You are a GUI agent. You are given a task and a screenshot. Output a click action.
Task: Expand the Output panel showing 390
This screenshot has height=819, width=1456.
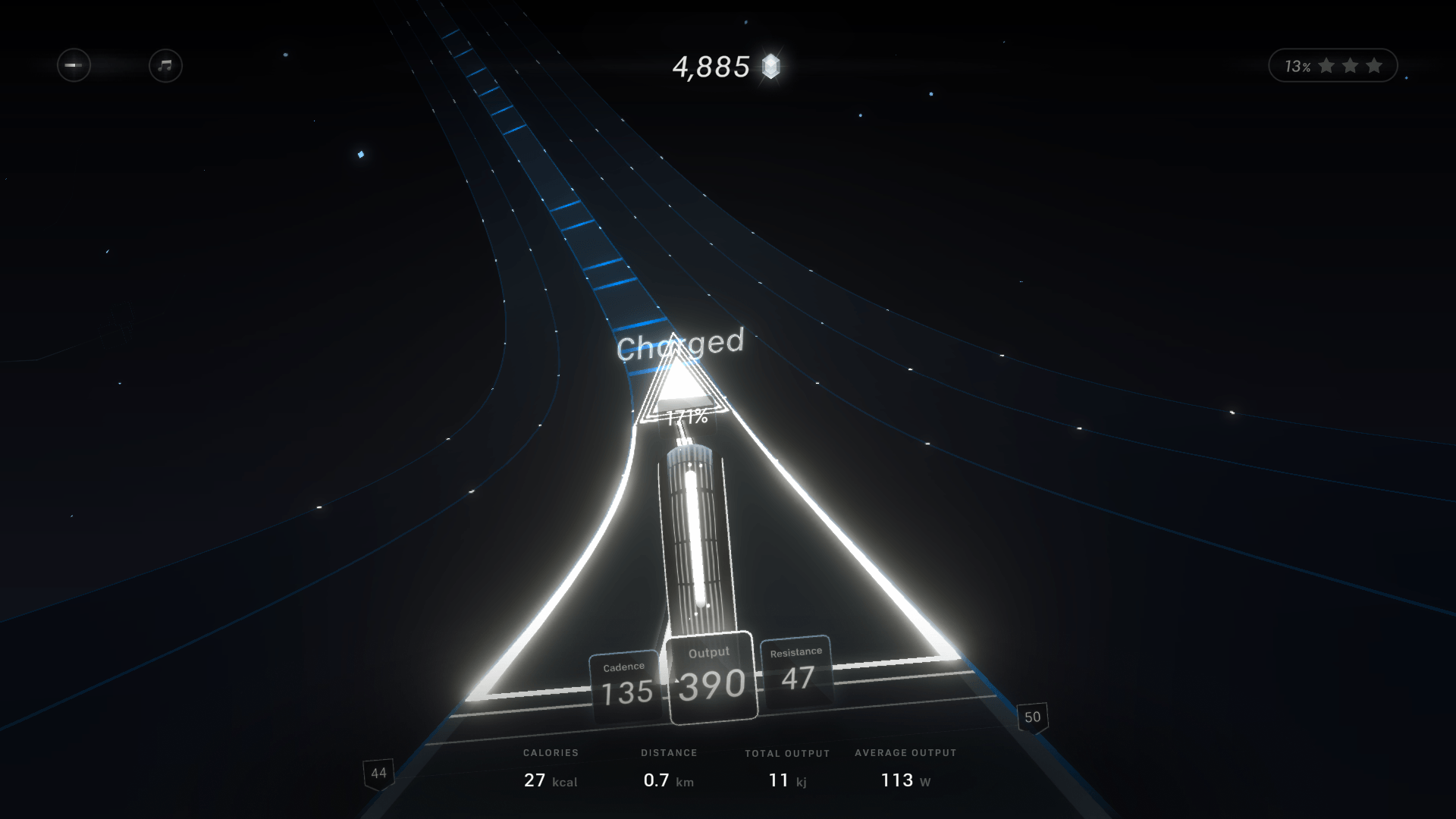point(711,679)
